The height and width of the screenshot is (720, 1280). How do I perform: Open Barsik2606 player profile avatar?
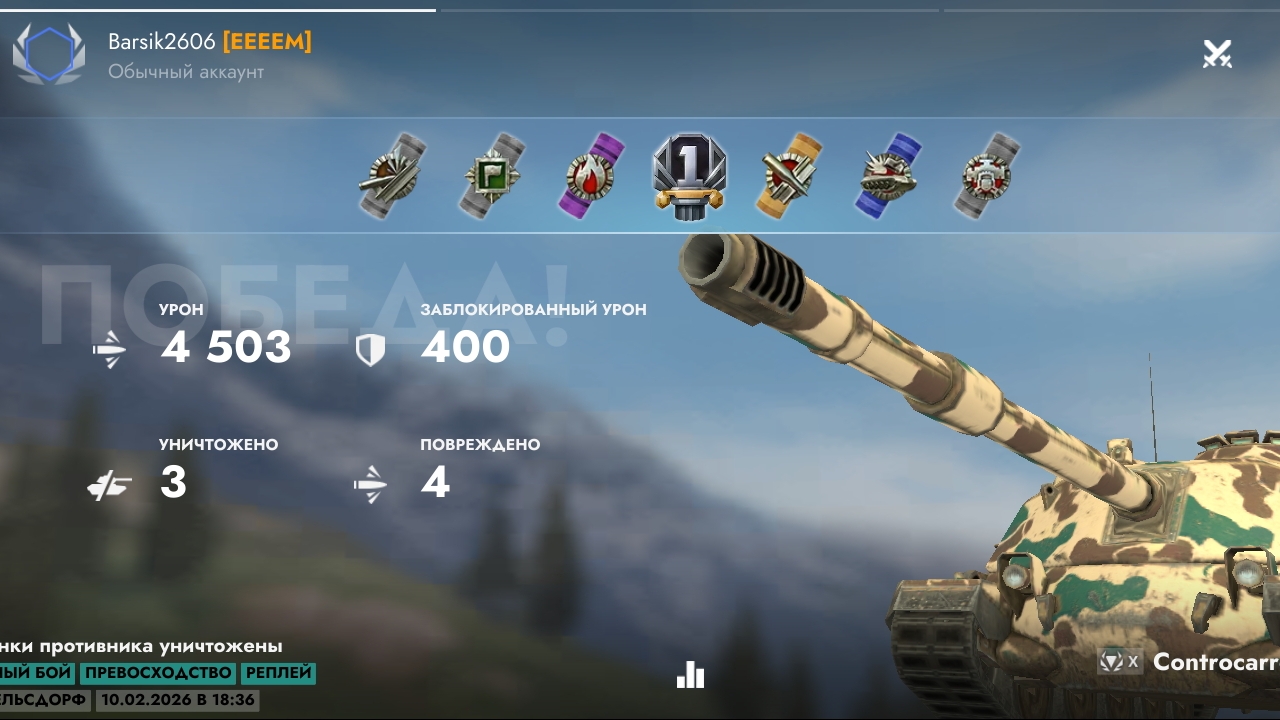[x=49, y=54]
